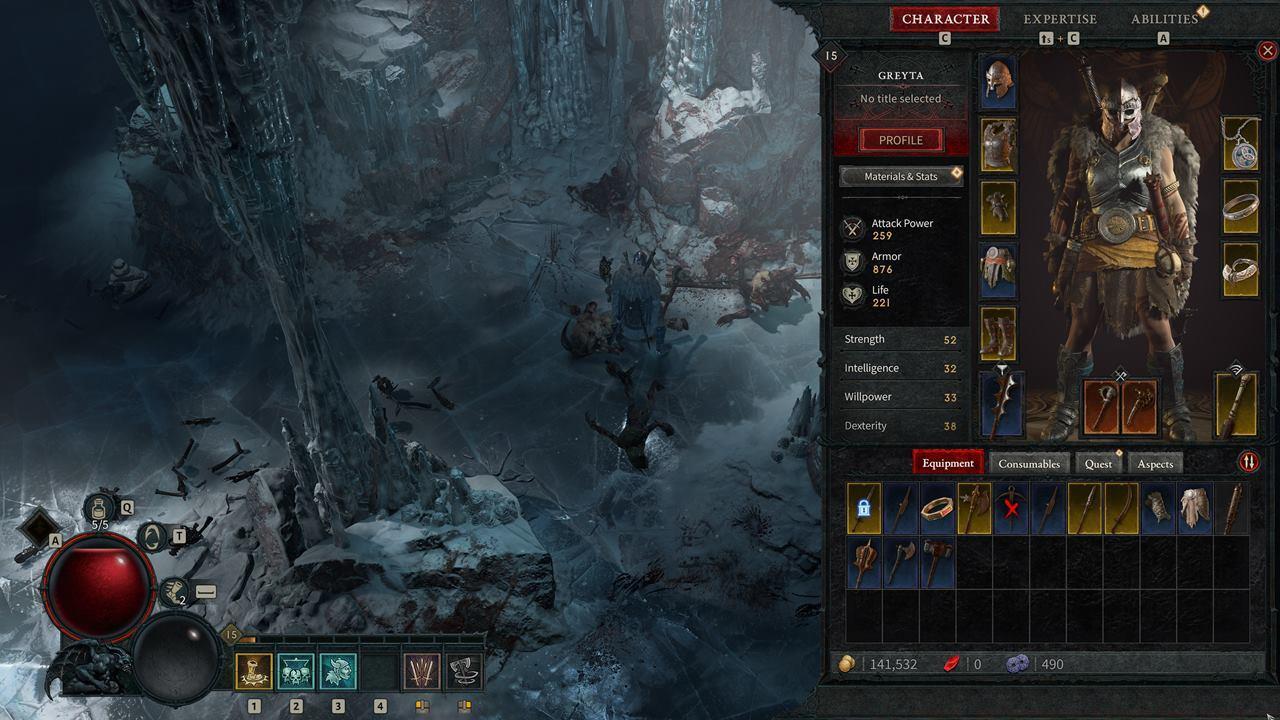Select the equipped amulet slot
This screenshot has width=1280, height=720.
[x=1240, y=145]
